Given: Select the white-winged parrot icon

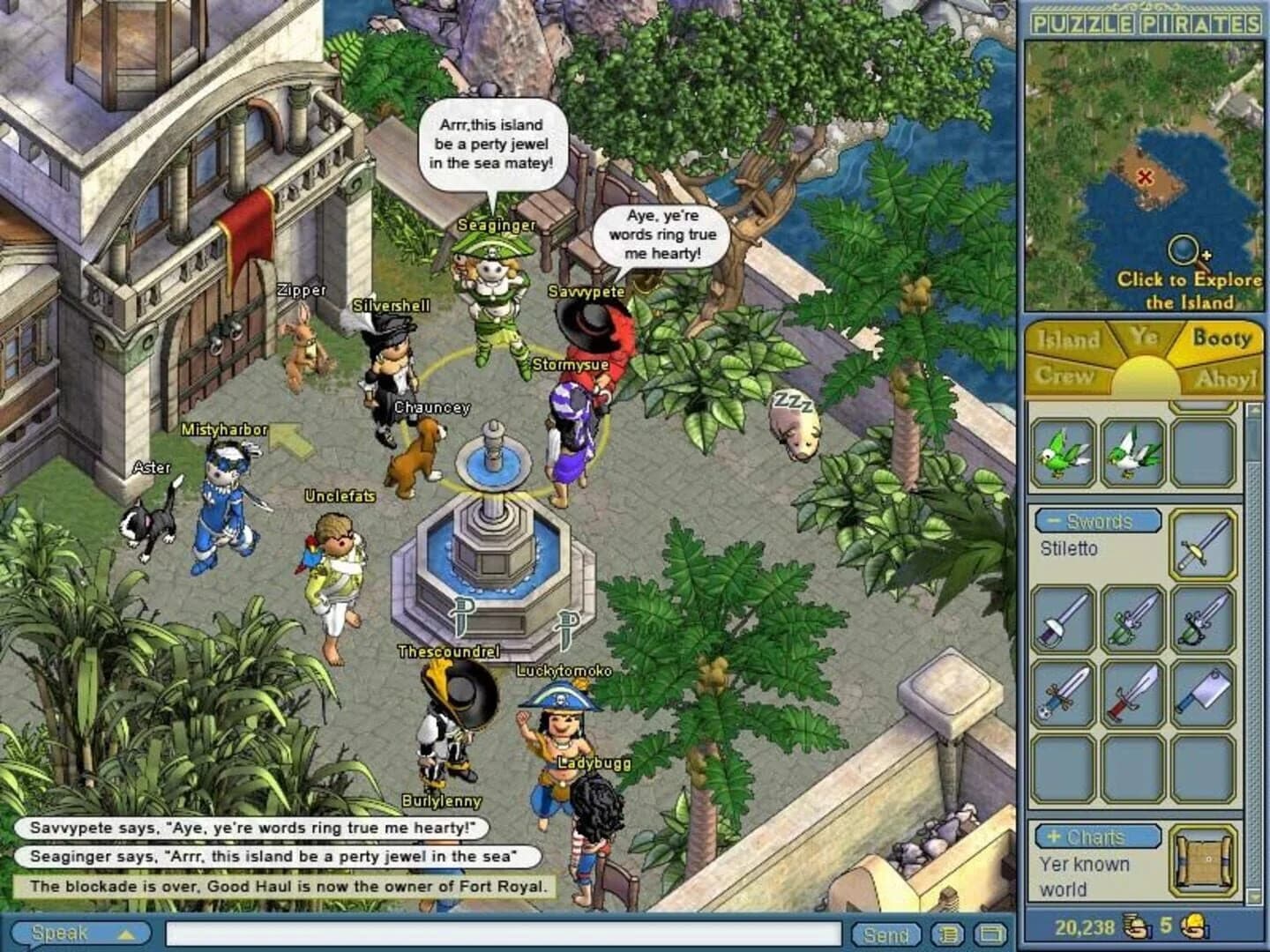Looking at the screenshot, I should 1132,453.
